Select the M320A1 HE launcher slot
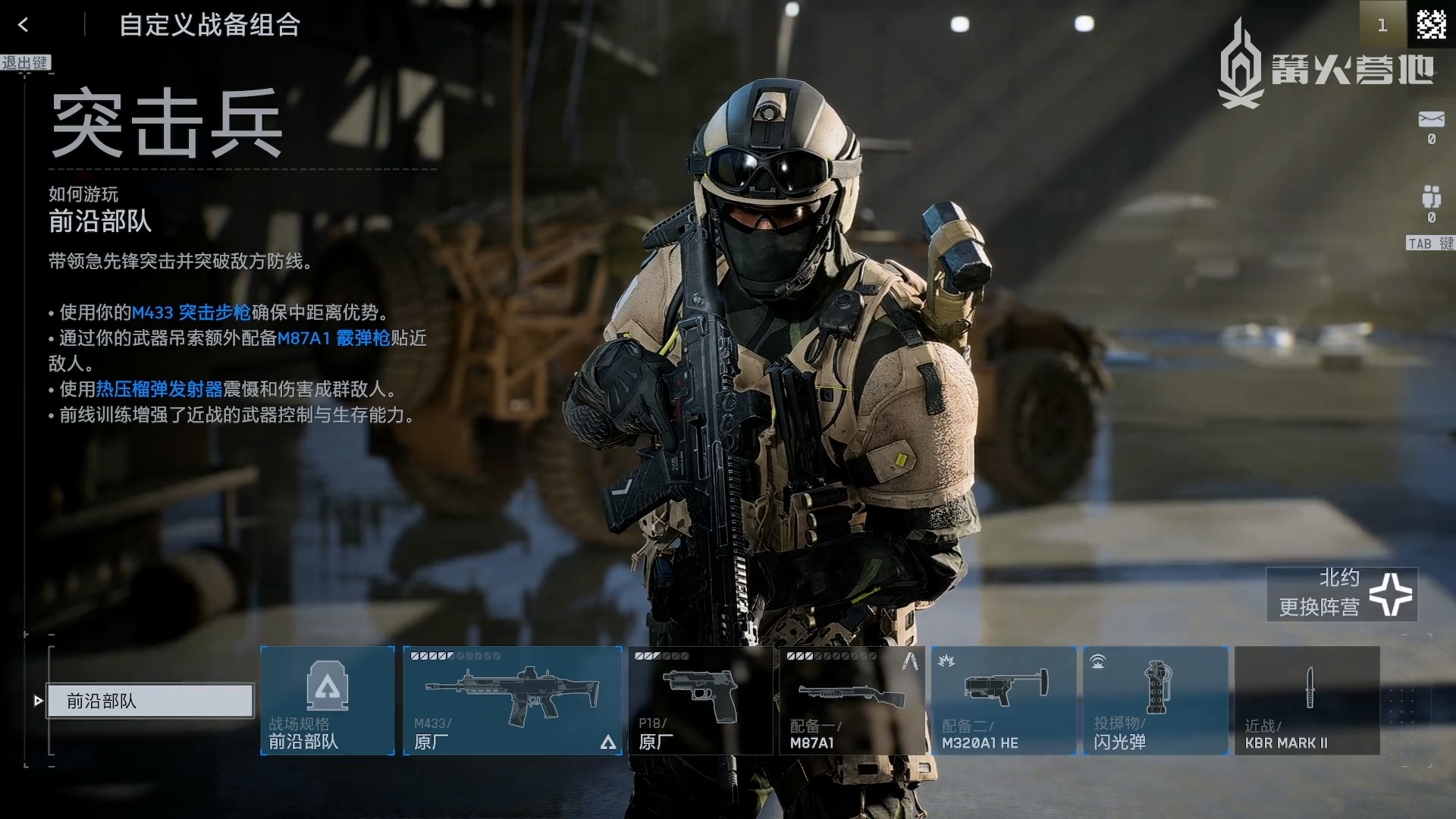 coord(1003,701)
